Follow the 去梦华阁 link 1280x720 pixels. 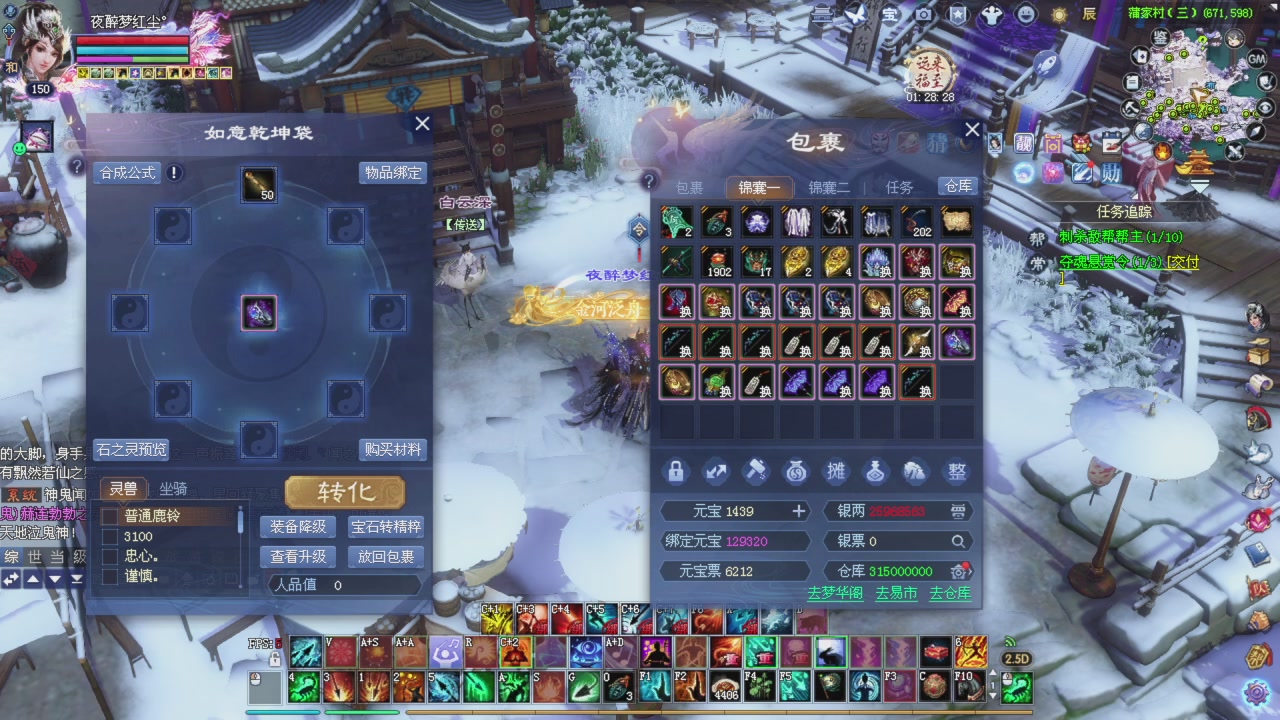(x=834, y=593)
